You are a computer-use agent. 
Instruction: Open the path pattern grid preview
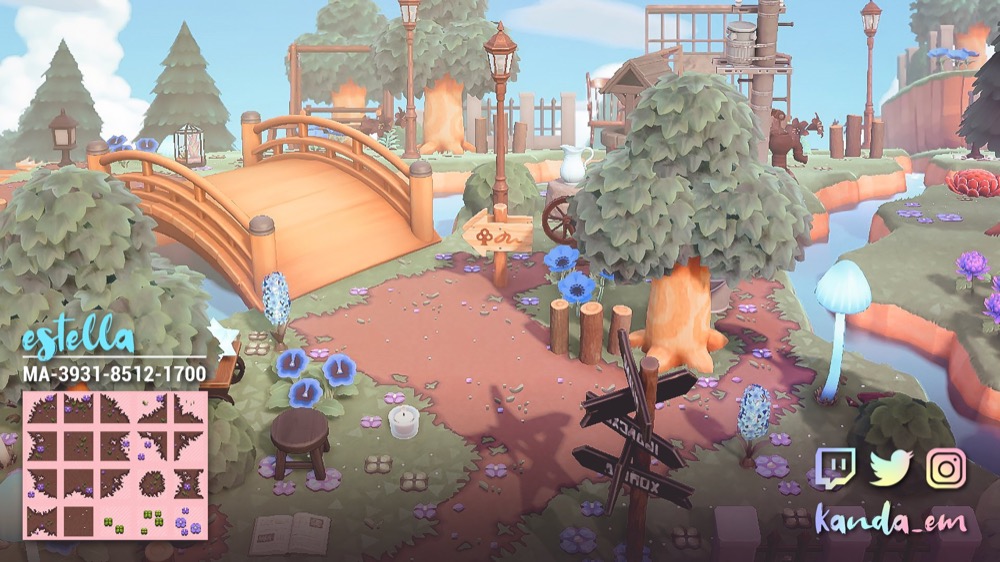tap(114, 465)
